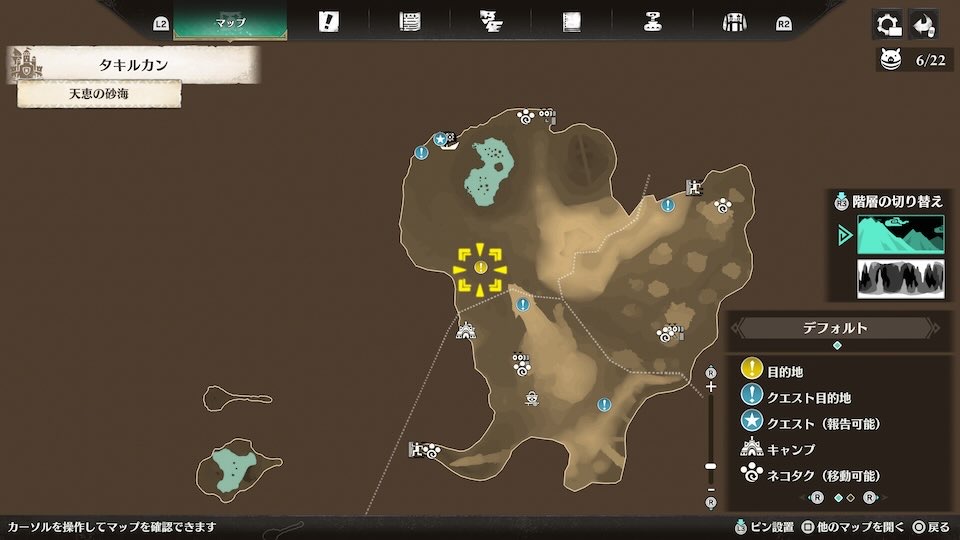
Task: Switch to the underground cave layer thumbnail
Action: 900,279
